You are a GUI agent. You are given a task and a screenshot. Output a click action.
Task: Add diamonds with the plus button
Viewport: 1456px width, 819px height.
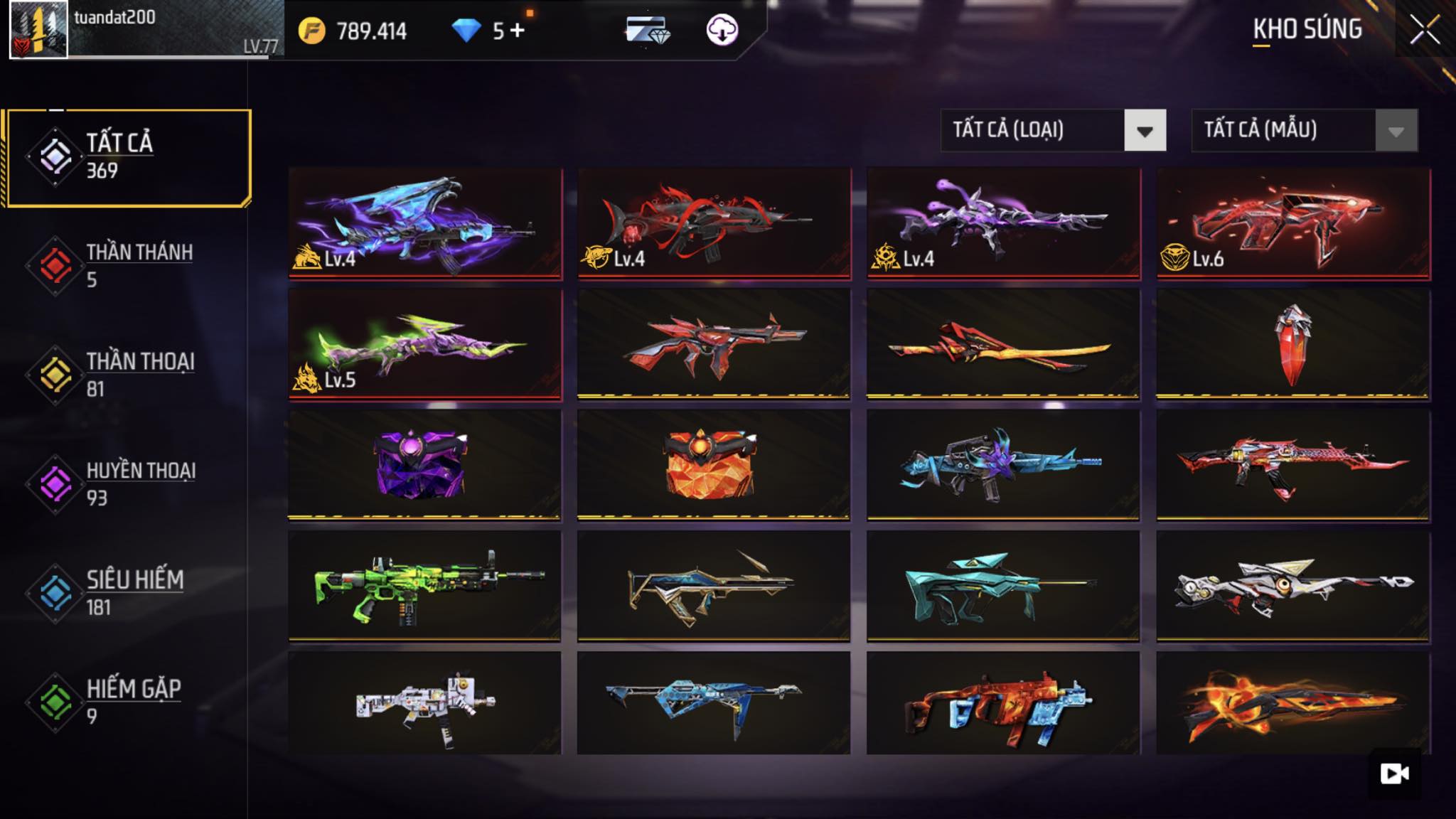pos(518,31)
